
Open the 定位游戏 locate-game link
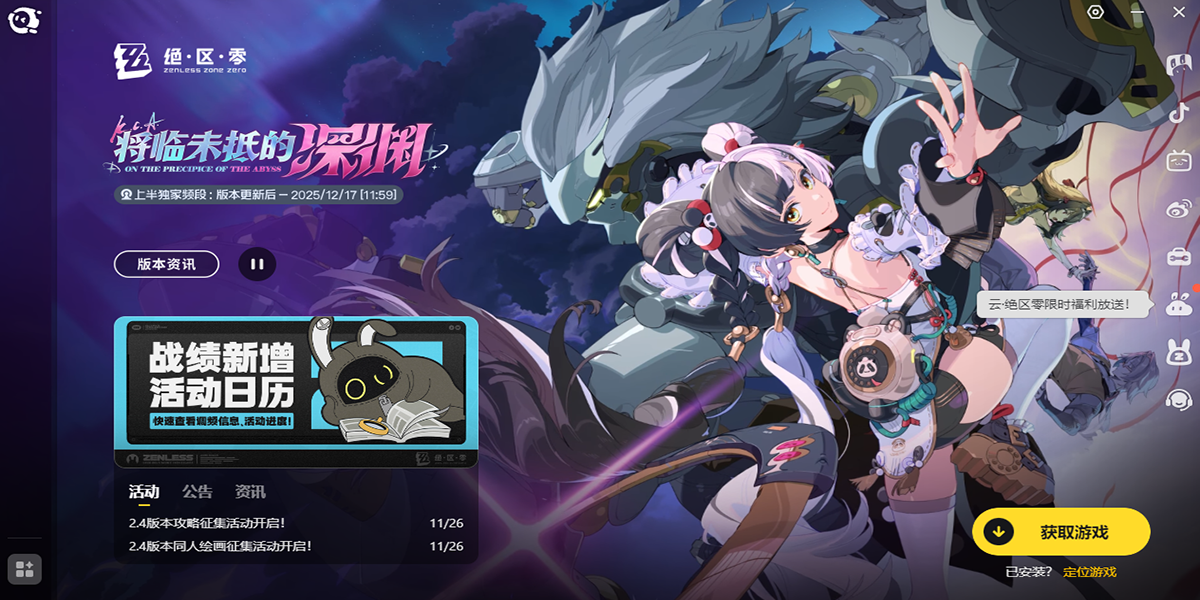[1089, 572]
